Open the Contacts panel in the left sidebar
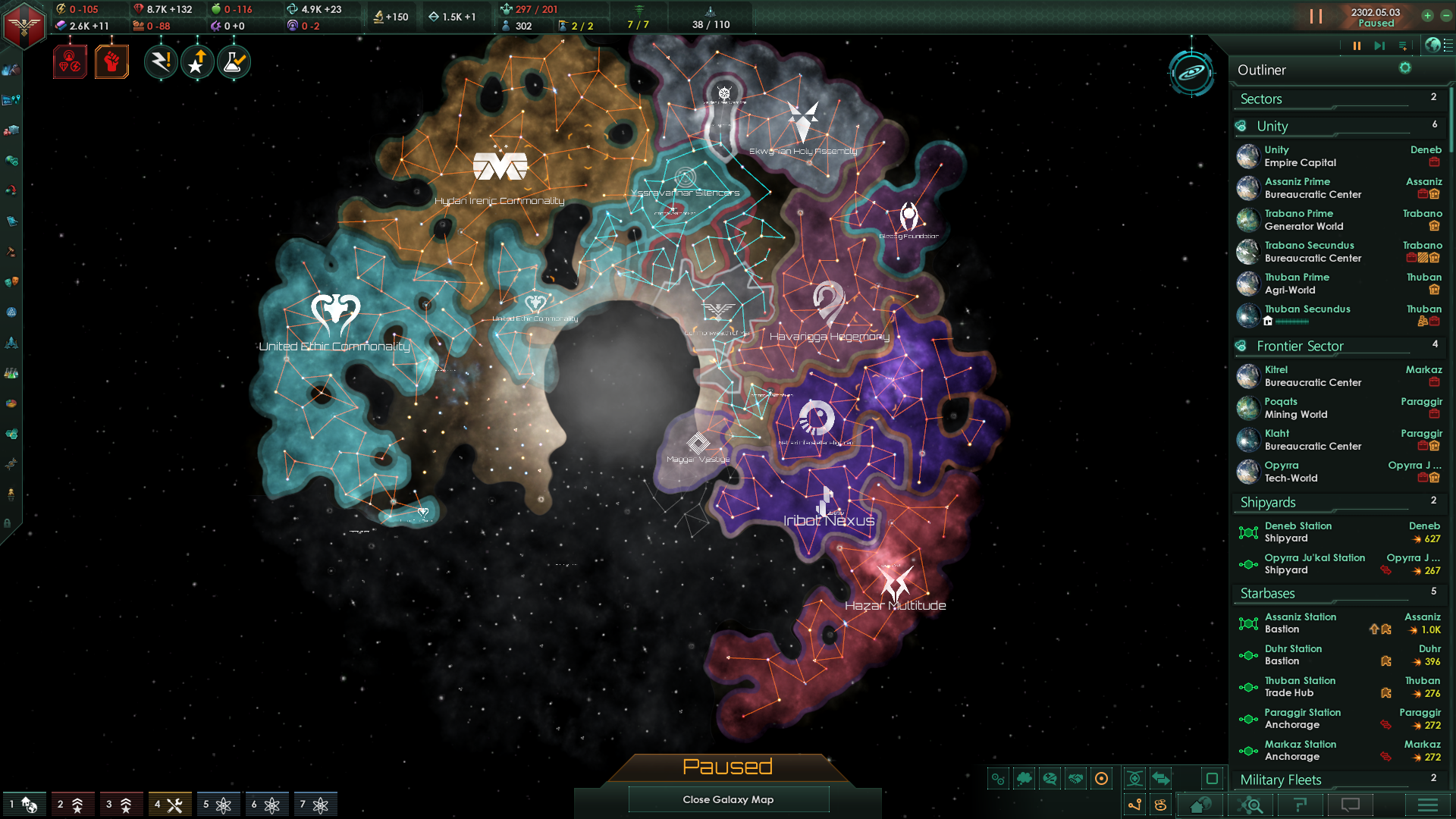The height and width of the screenshot is (819, 1456). click(11, 71)
